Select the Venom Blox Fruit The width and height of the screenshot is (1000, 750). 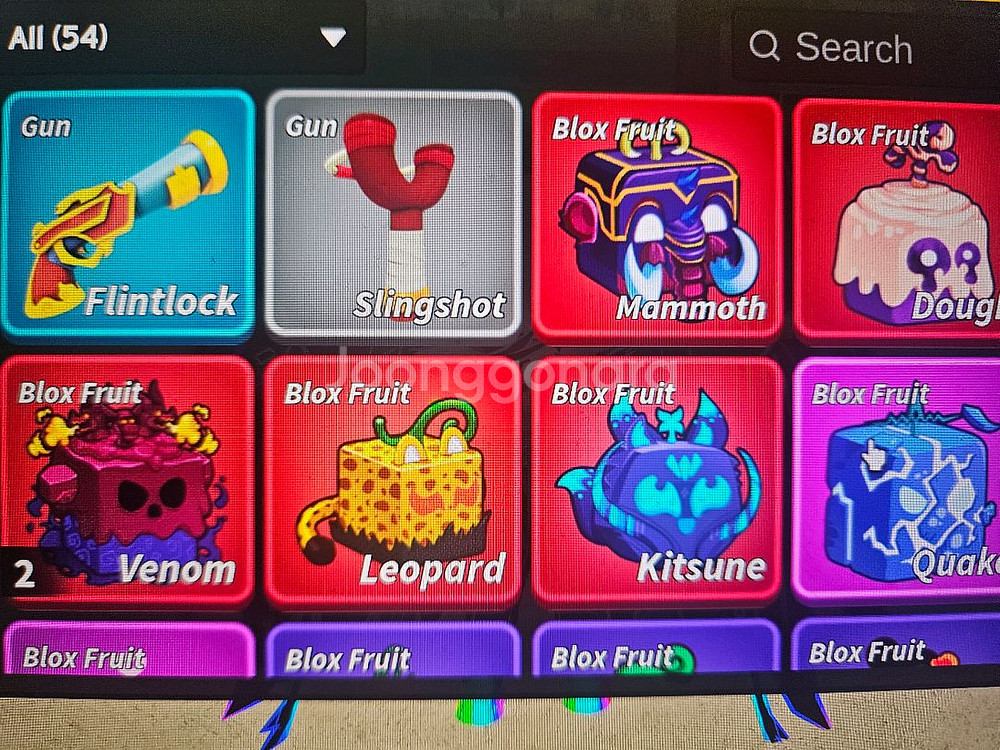127,481
